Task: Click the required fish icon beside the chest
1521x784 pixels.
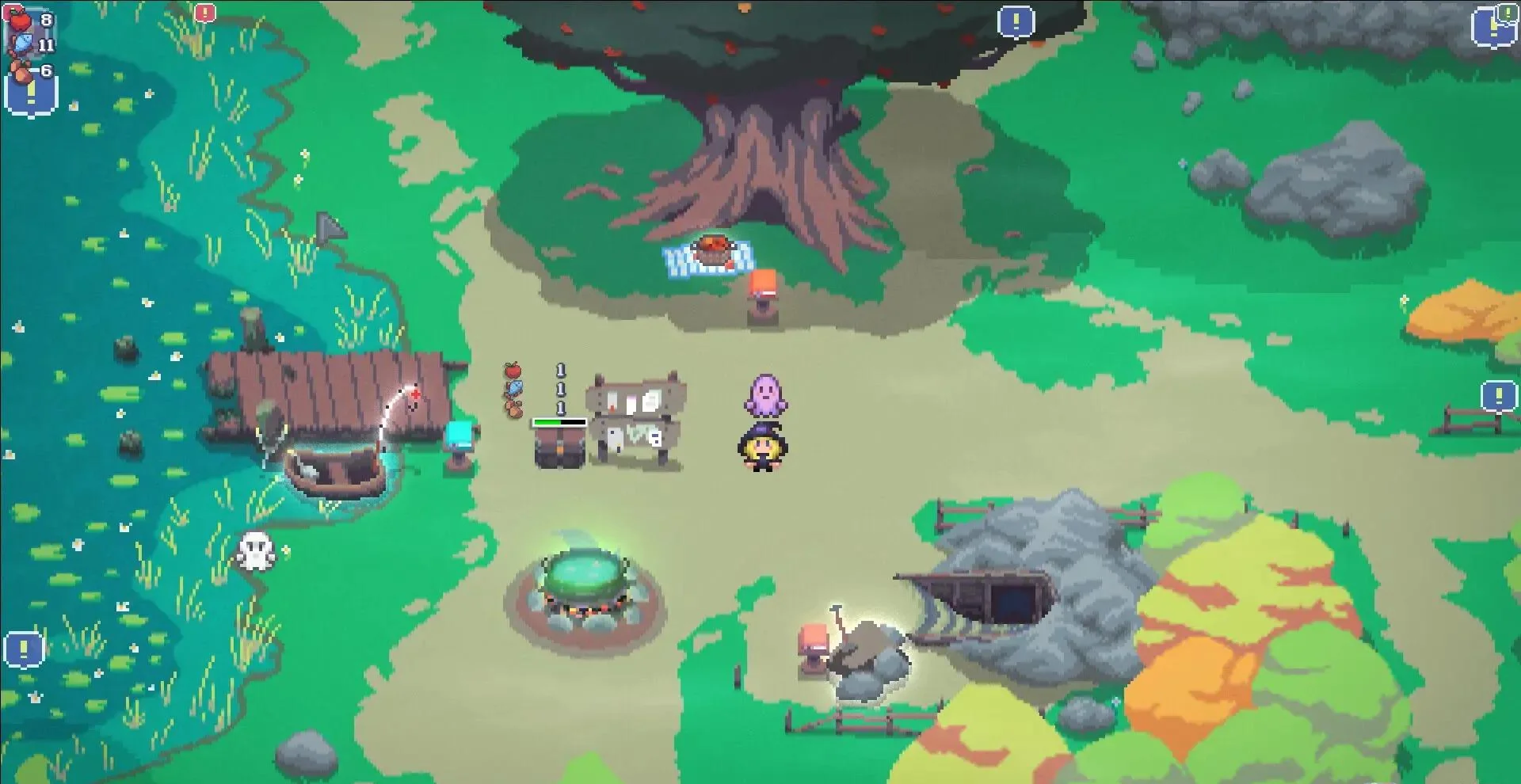Action: (x=513, y=388)
